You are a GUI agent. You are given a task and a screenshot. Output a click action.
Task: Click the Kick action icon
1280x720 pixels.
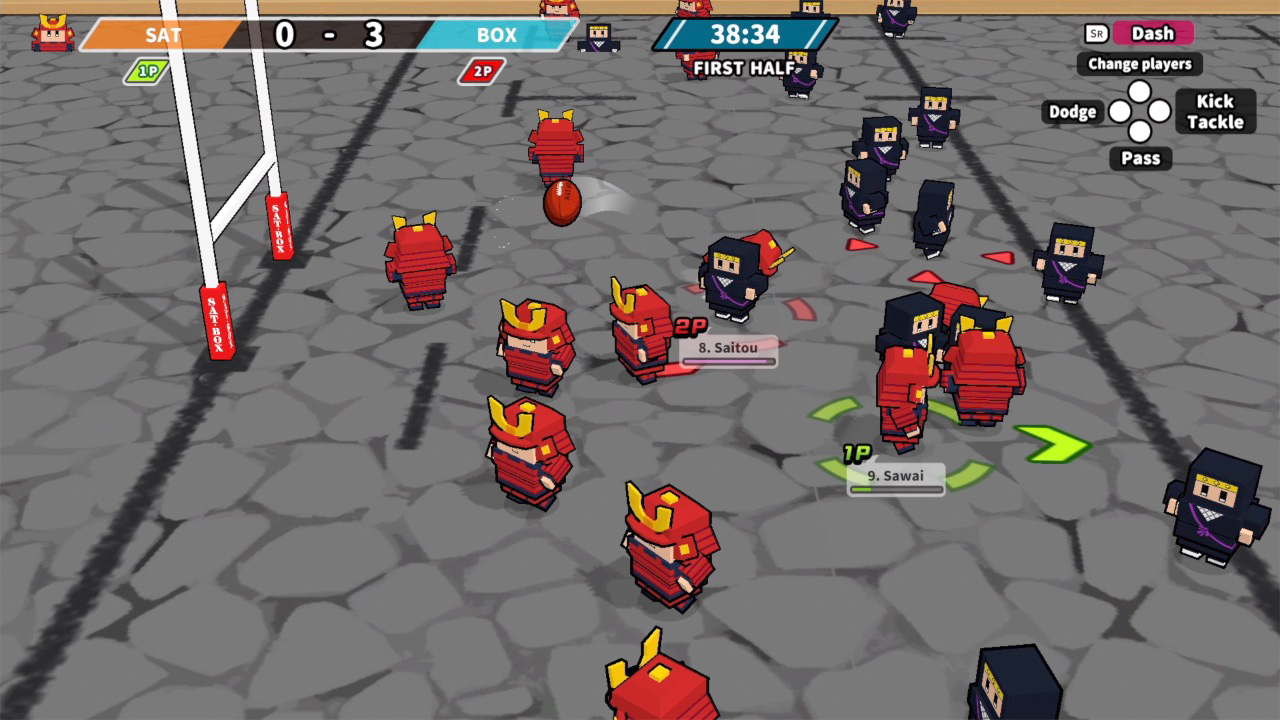pyautogui.click(x=1214, y=101)
